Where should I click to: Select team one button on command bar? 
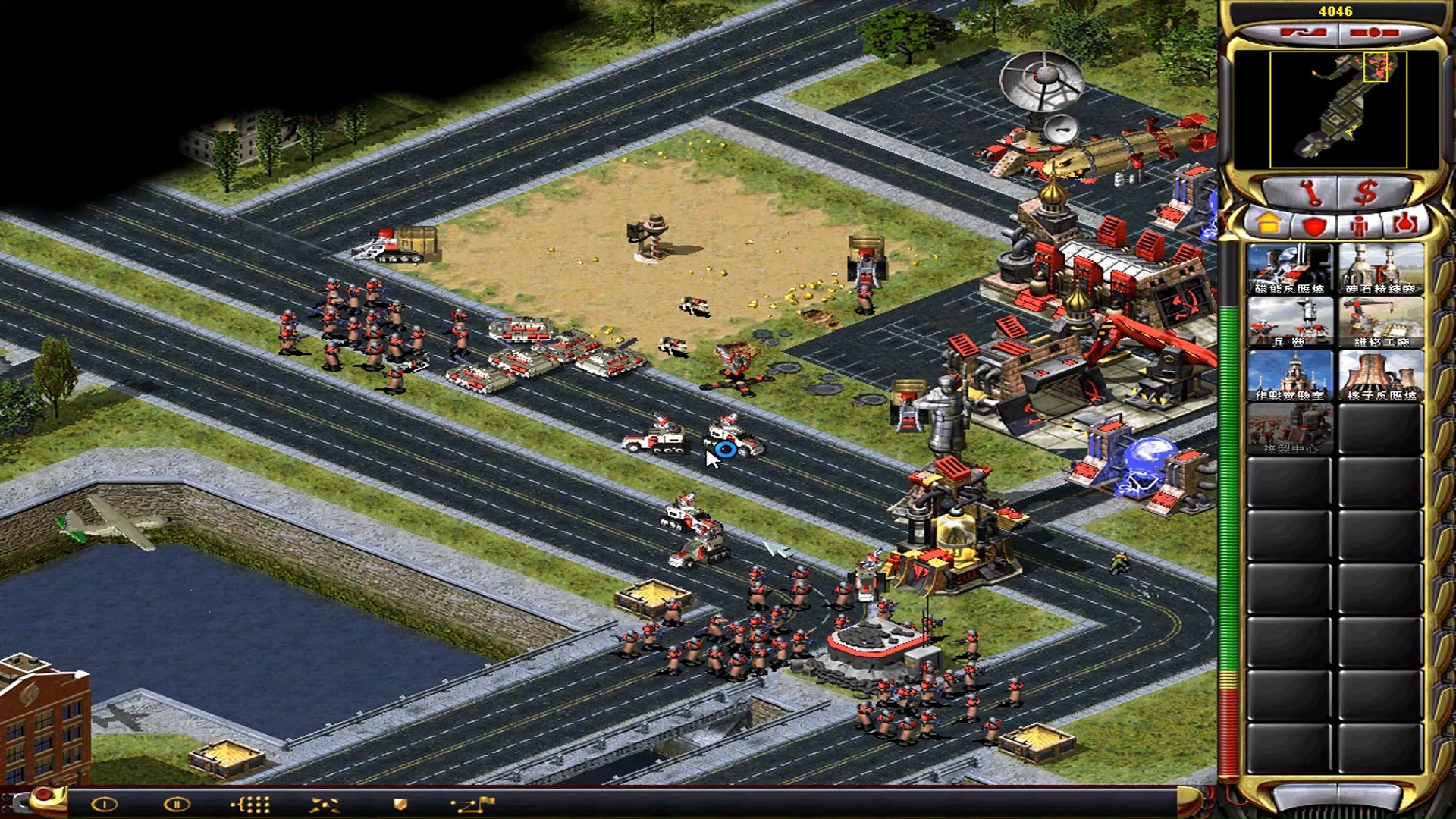click(x=105, y=805)
